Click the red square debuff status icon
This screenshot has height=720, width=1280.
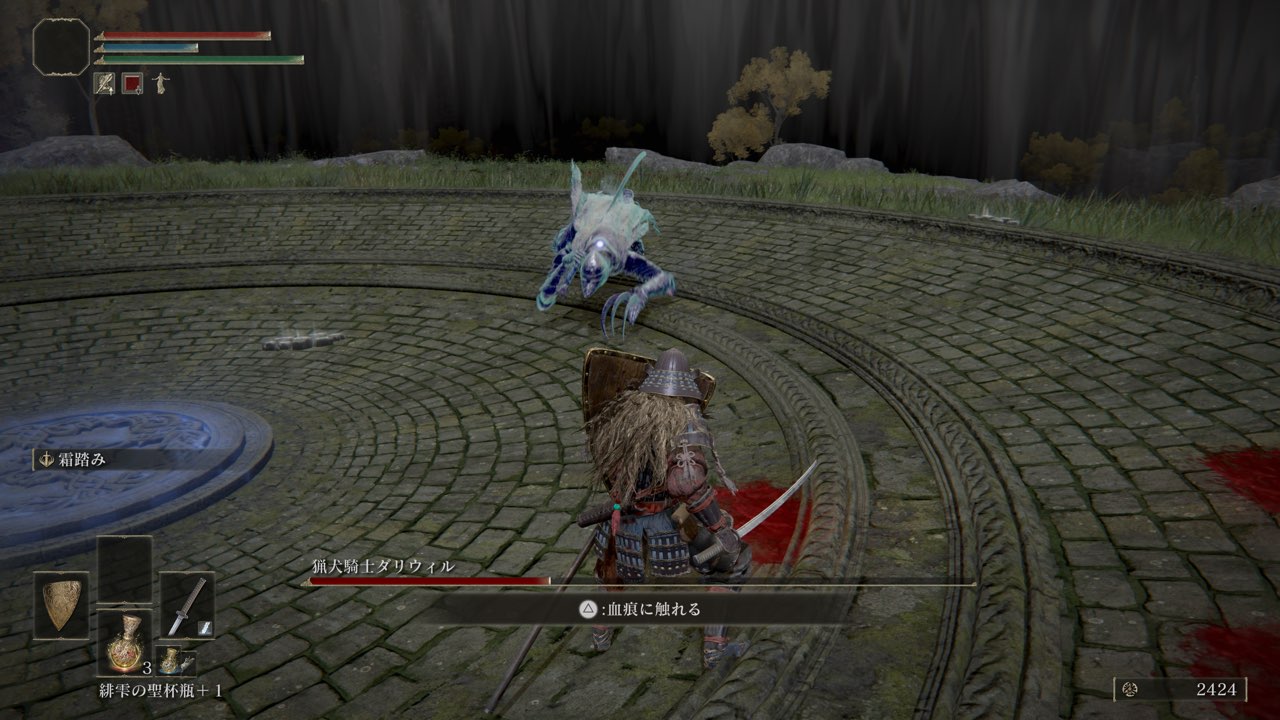click(x=132, y=83)
